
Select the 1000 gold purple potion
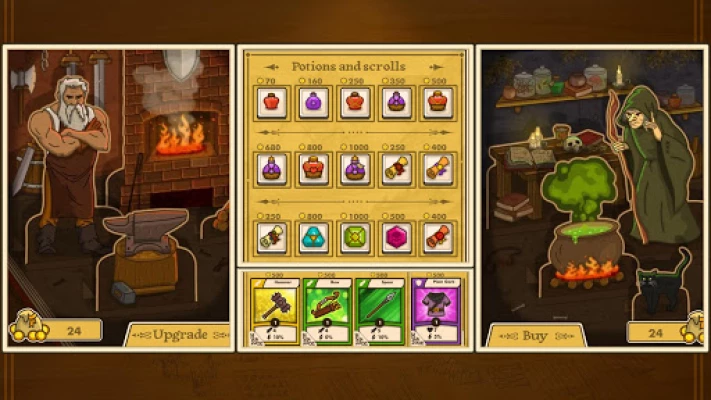point(355,169)
